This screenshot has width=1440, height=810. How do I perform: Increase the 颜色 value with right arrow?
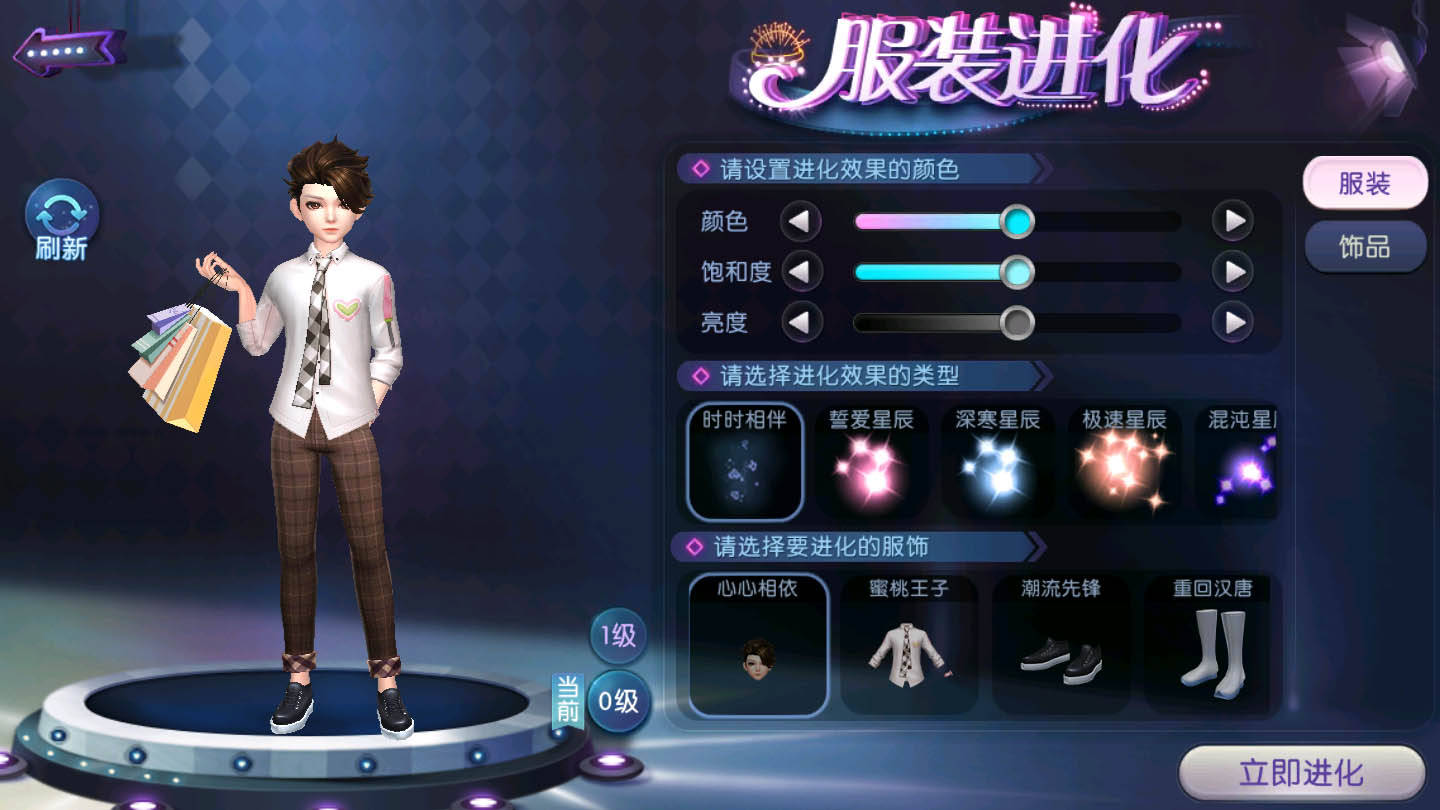point(1233,221)
